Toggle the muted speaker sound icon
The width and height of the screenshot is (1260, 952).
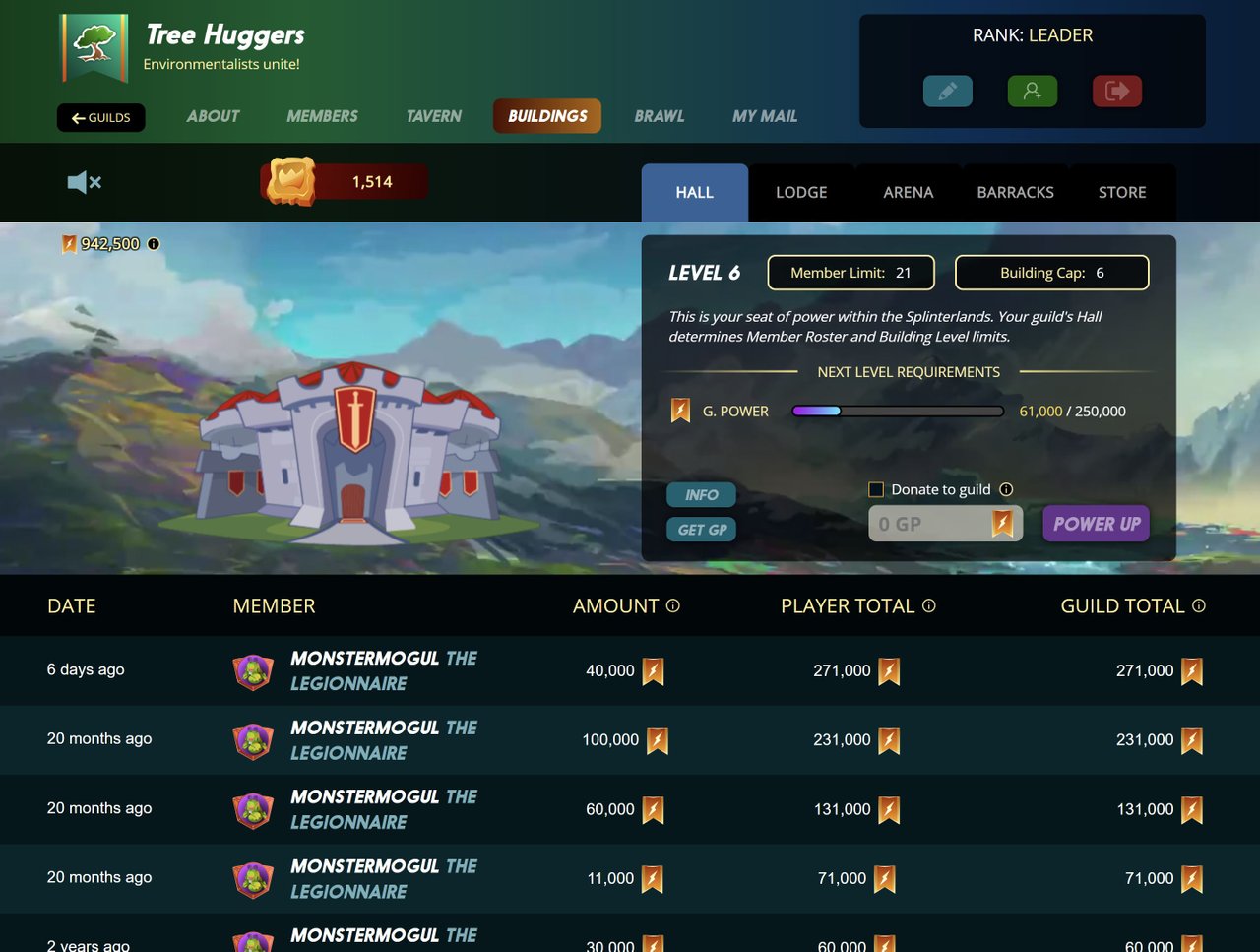[x=84, y=182]
